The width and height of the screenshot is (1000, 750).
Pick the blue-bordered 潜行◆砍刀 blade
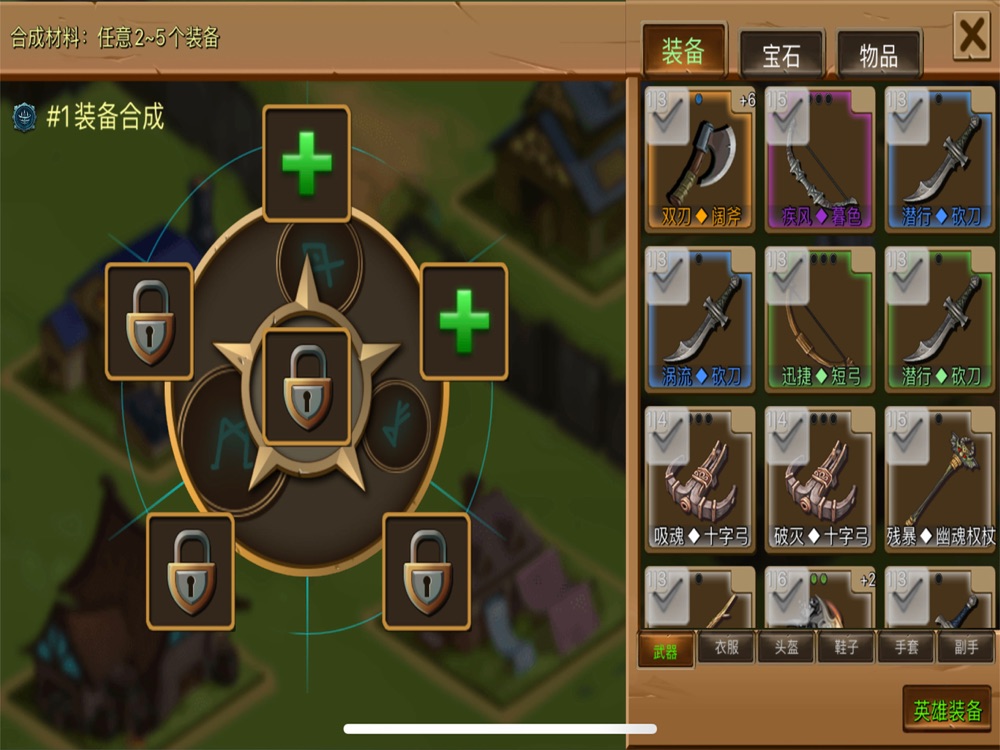point(938,160)
